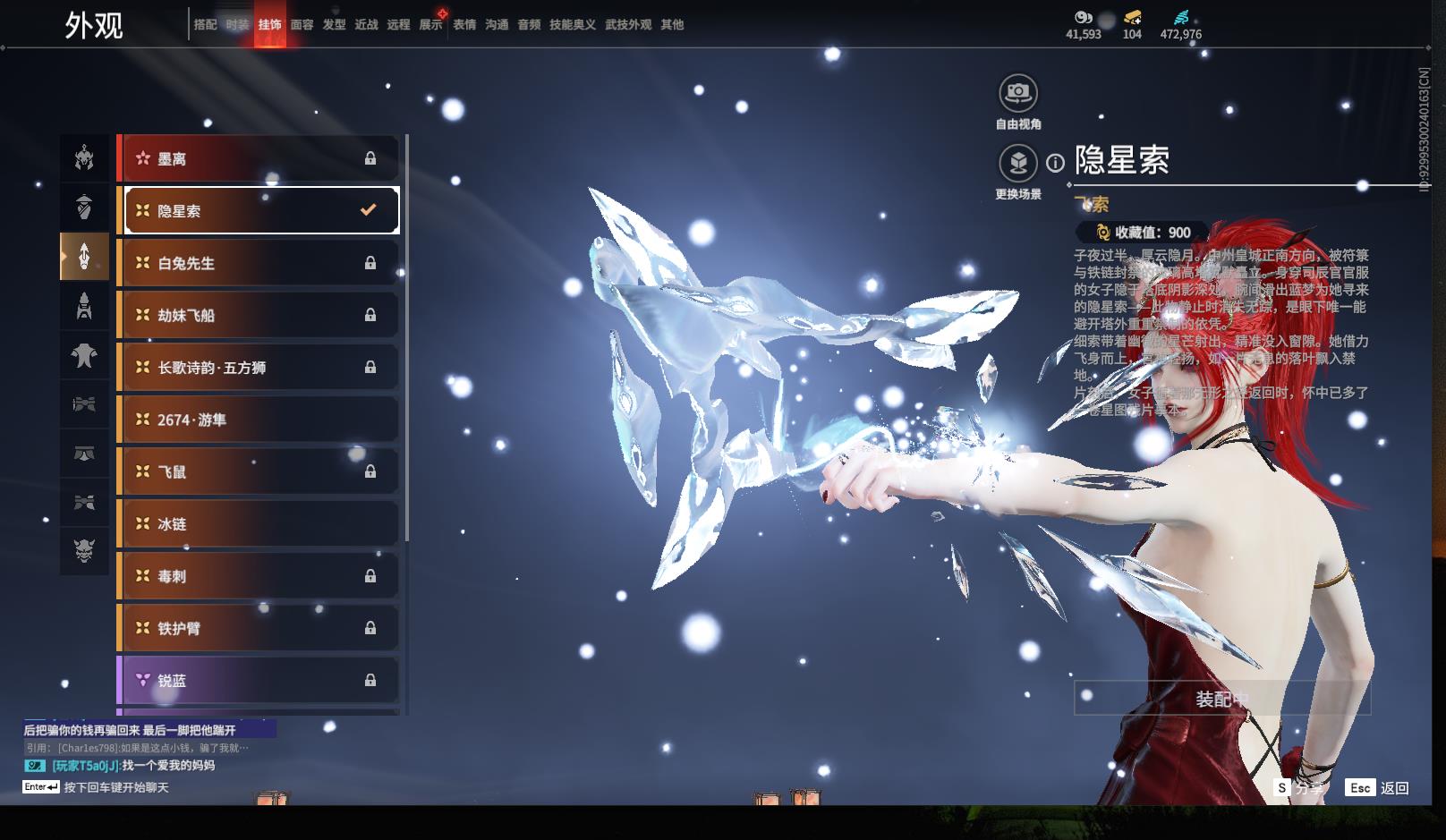Image resolution: width=1446 pixels, height=840 pixels.
Task: Choose the 墨离 accessory entry
Action: pos(259,158)
